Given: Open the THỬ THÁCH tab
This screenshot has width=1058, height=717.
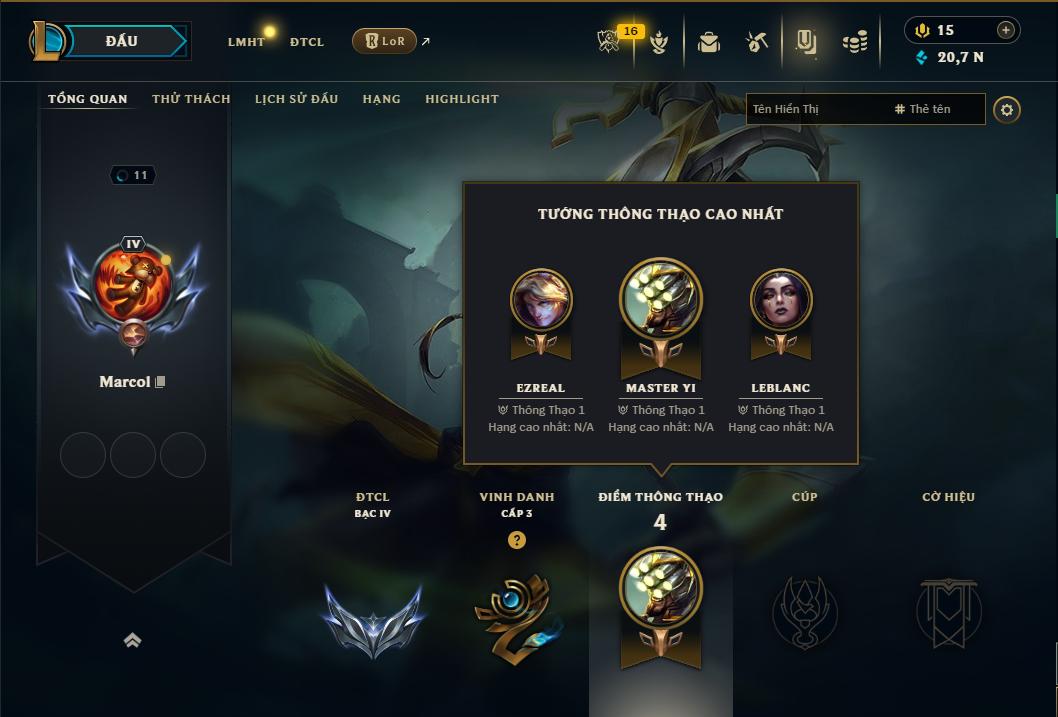Looking at the screenshot, I should [x=191, y=99].
